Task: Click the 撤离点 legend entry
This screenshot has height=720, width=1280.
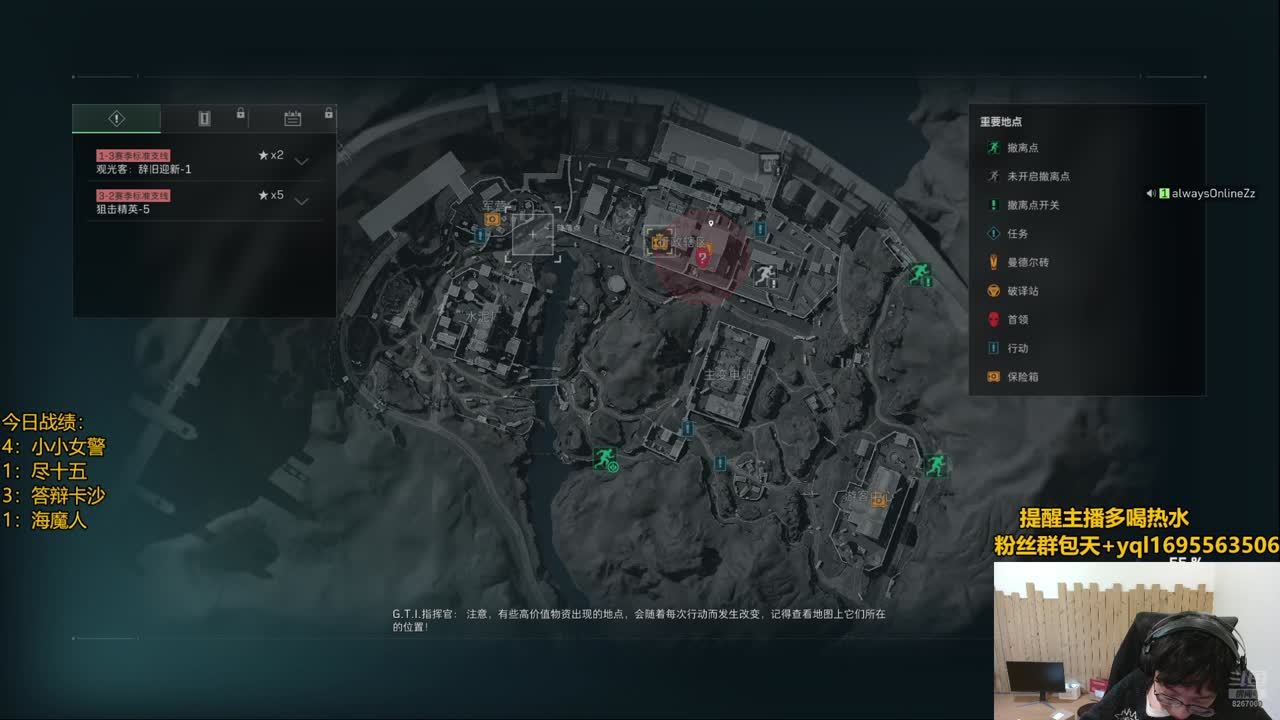Action: (x=1024, y=148)
